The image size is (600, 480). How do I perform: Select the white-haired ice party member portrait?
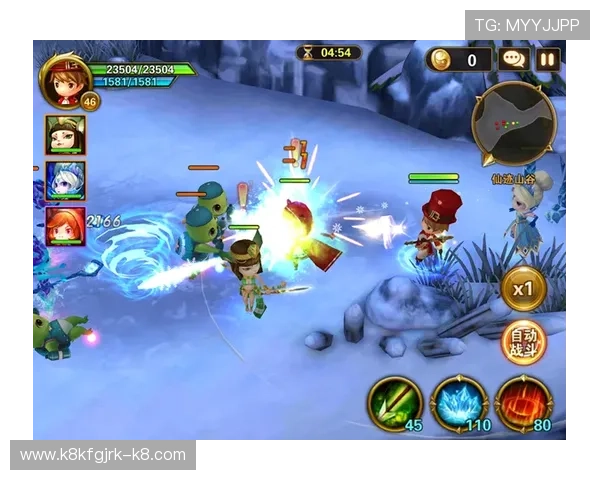click(65, 181)
